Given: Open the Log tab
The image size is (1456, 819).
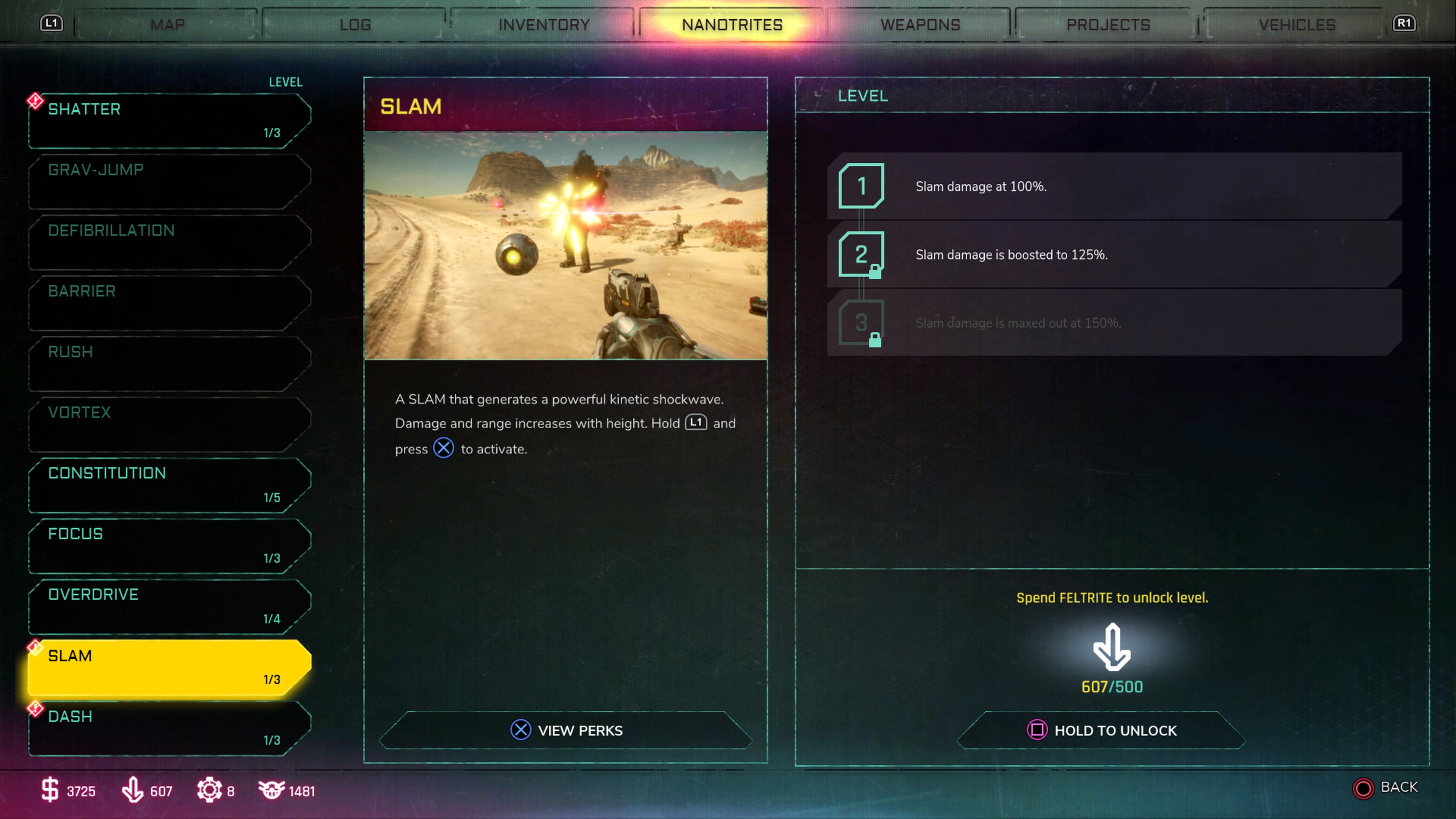Looking at the screenshot, I should [356, 25].
